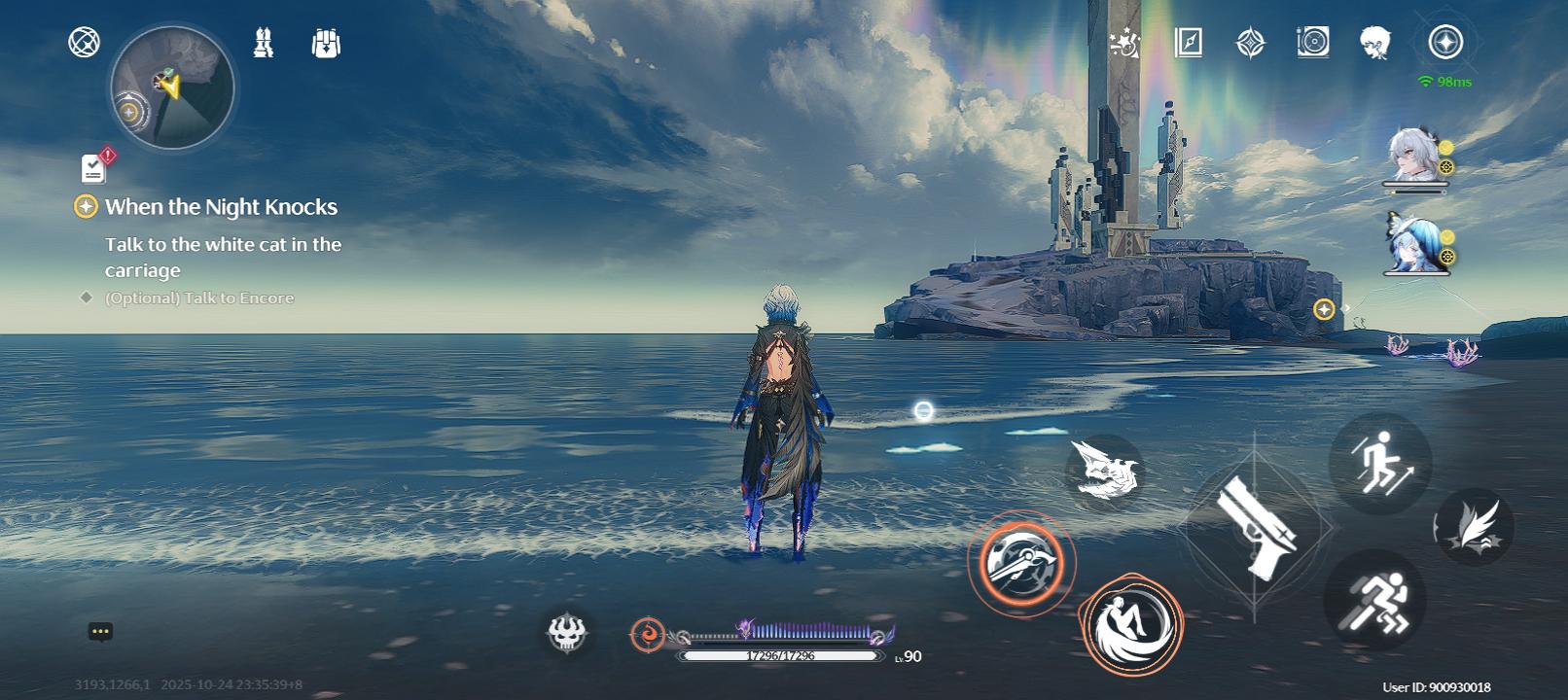Open the chess tower icon menu
The image size is (1568, 700).
click(x=263, y=43)
